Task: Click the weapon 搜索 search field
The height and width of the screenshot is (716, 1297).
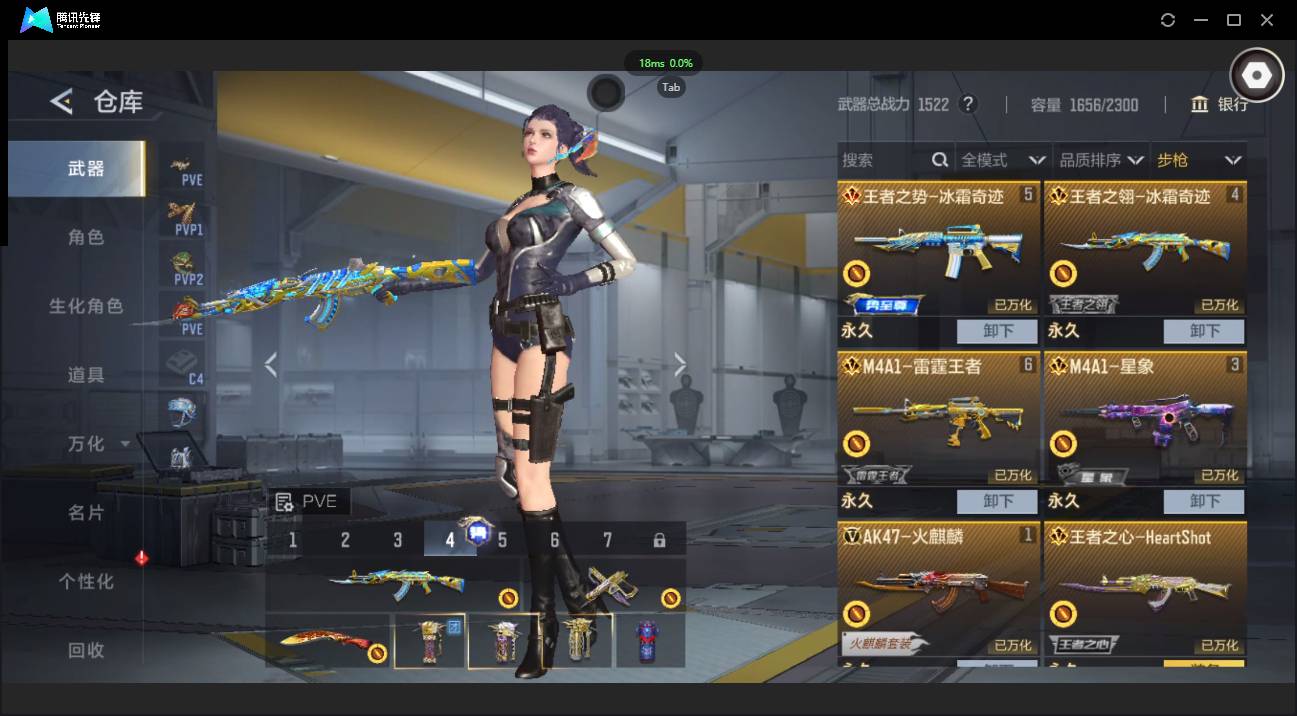Action: click(x=884, y=160)
